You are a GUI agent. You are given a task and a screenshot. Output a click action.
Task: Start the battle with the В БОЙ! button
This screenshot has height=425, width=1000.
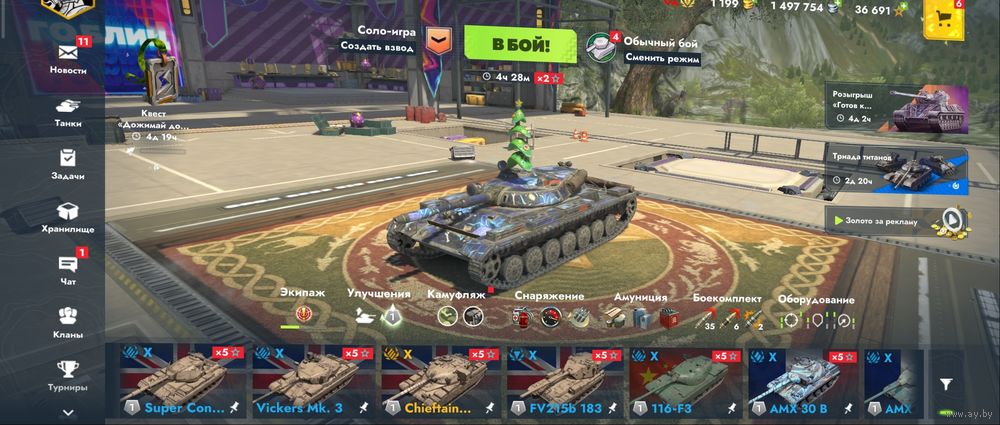click(520, 44)
